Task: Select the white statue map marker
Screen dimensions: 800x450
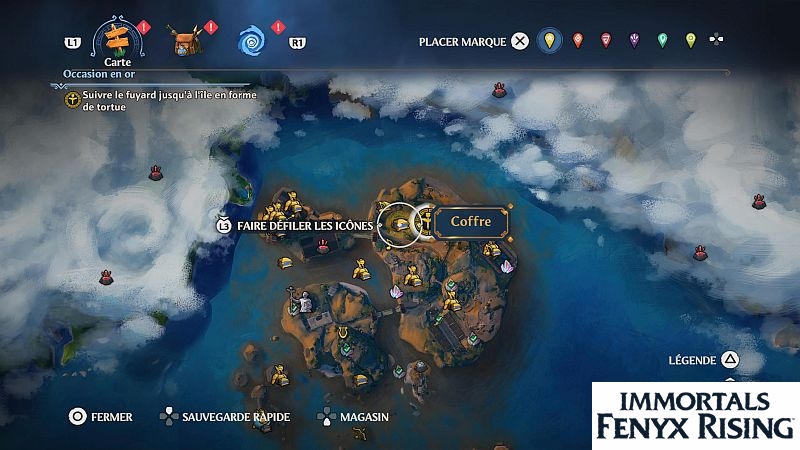Action: click(x=306, y=301)
